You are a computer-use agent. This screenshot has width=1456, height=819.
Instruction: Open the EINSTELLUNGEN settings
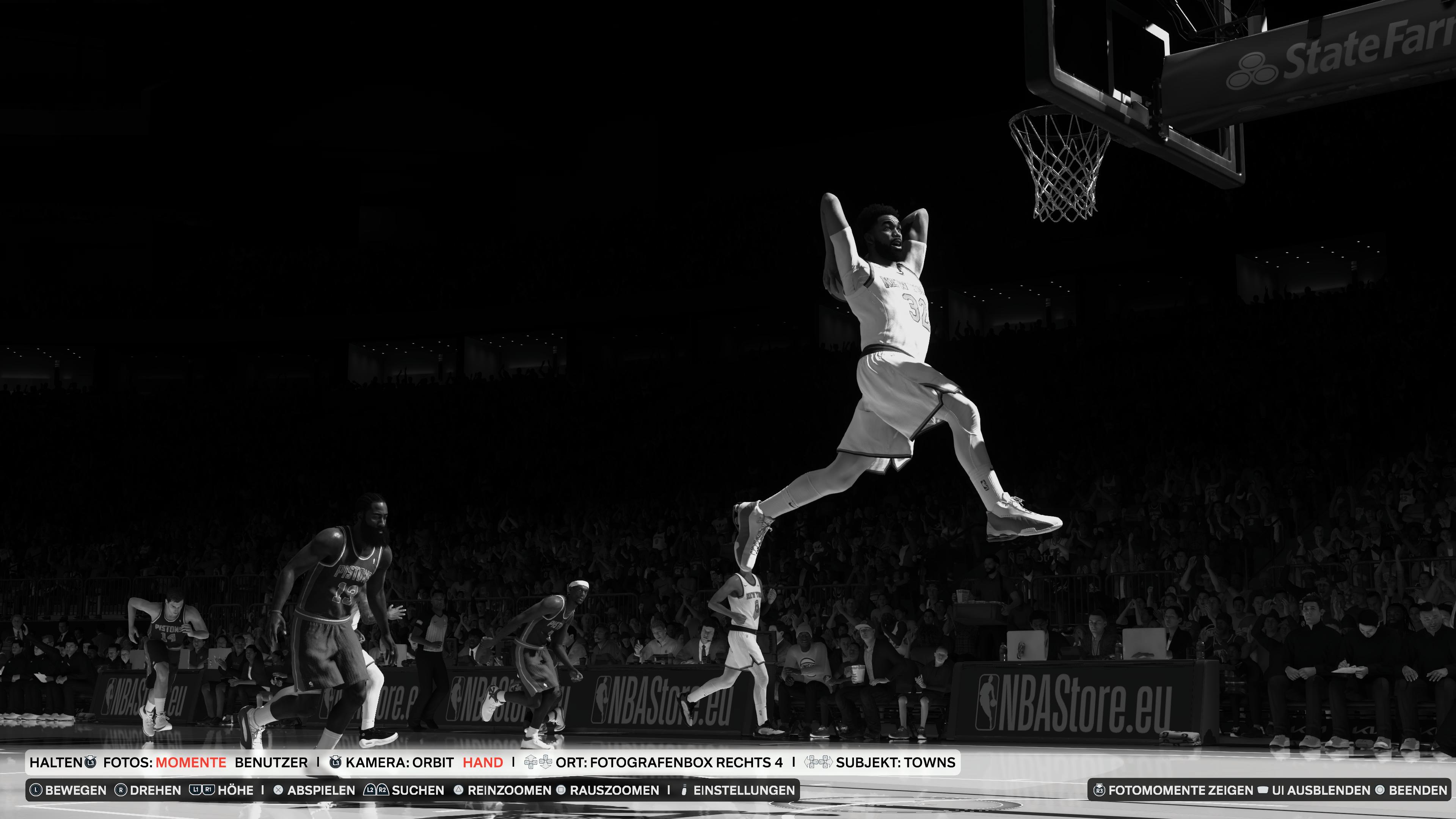point(743,790)
